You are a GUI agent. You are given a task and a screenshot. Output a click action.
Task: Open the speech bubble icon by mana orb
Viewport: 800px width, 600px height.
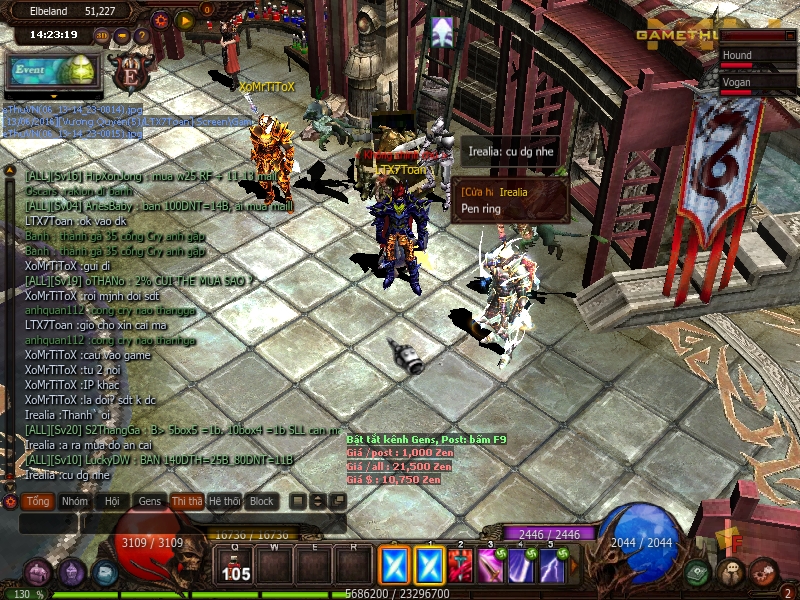pos(731,573)
